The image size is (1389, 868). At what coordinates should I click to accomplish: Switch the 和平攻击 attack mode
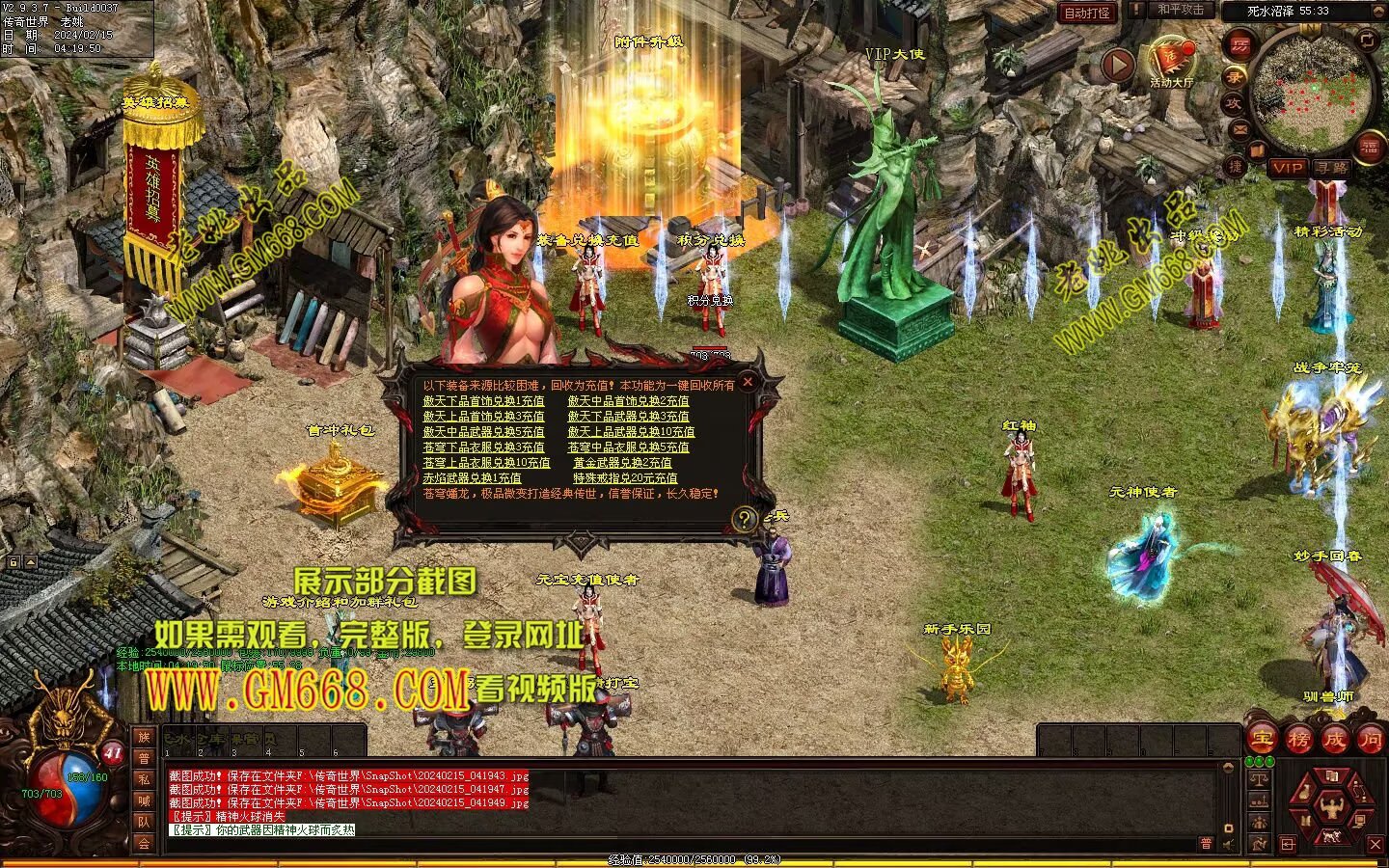pyautogui.click(x=1181, y=10)
